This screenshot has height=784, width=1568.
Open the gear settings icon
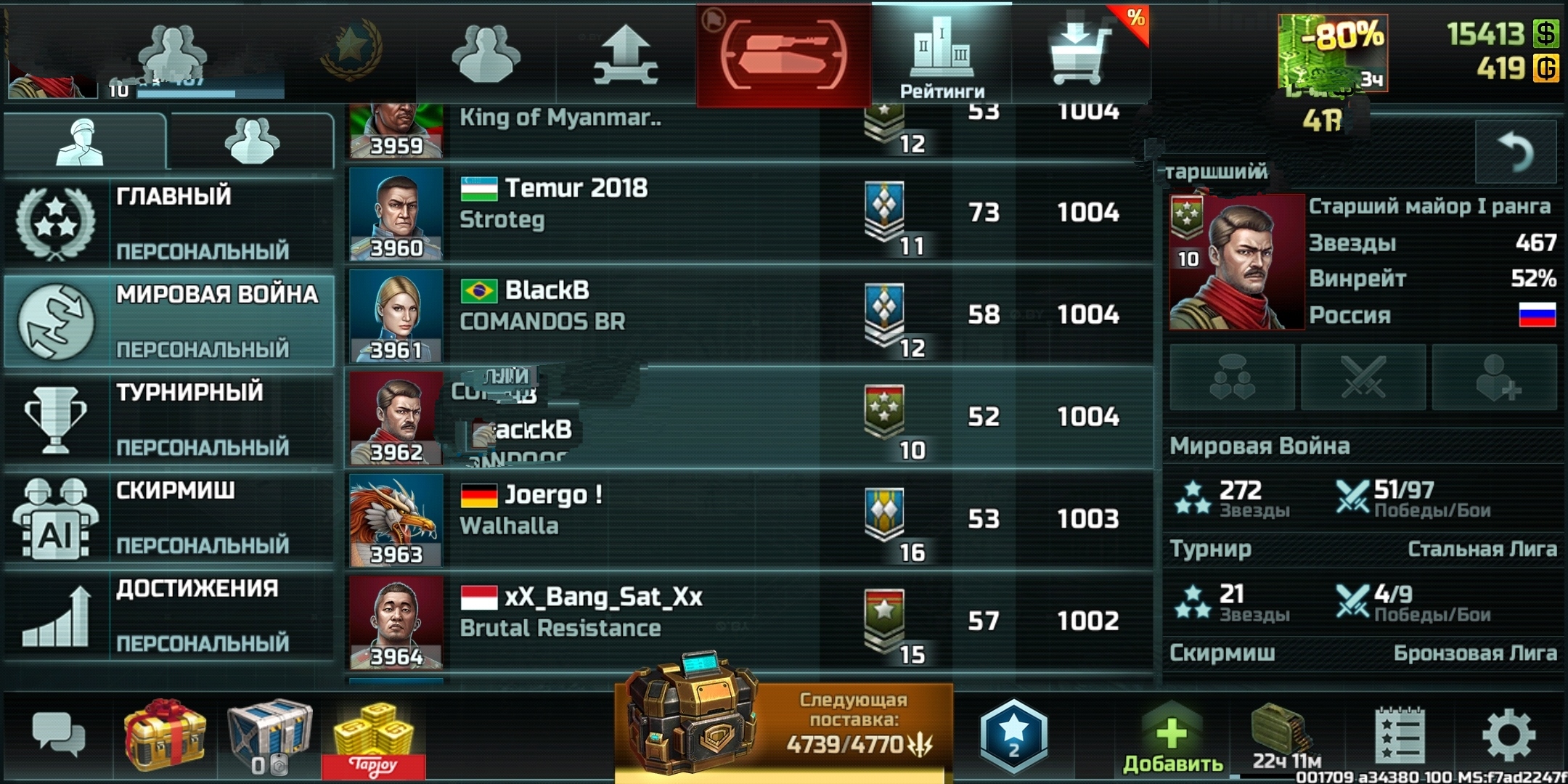point(1508,736)
